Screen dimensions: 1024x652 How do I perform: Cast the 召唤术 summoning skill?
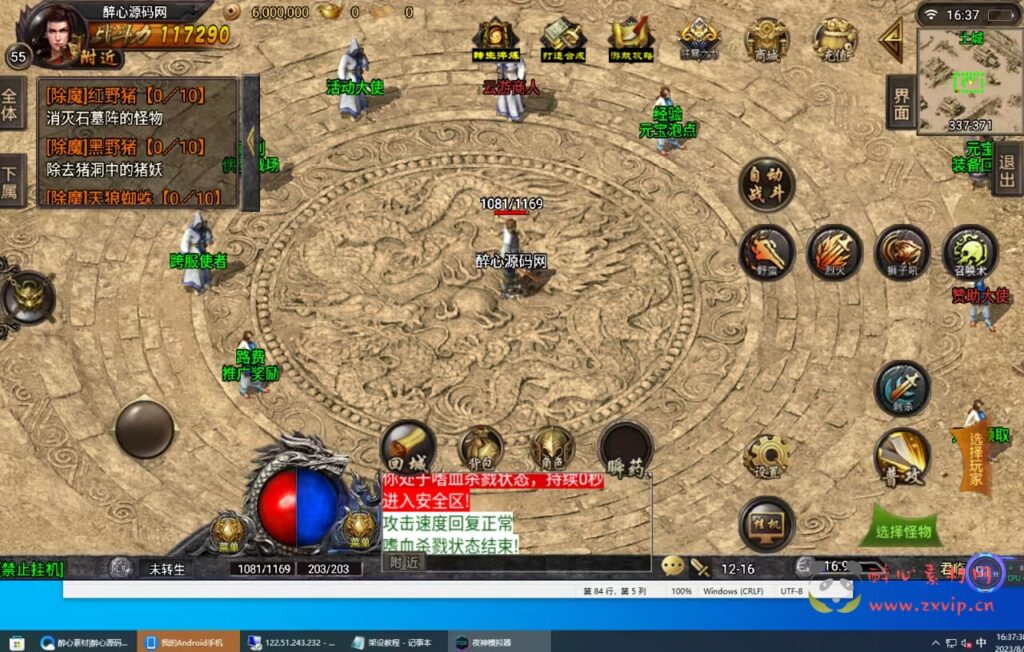(x=969, y=250)
